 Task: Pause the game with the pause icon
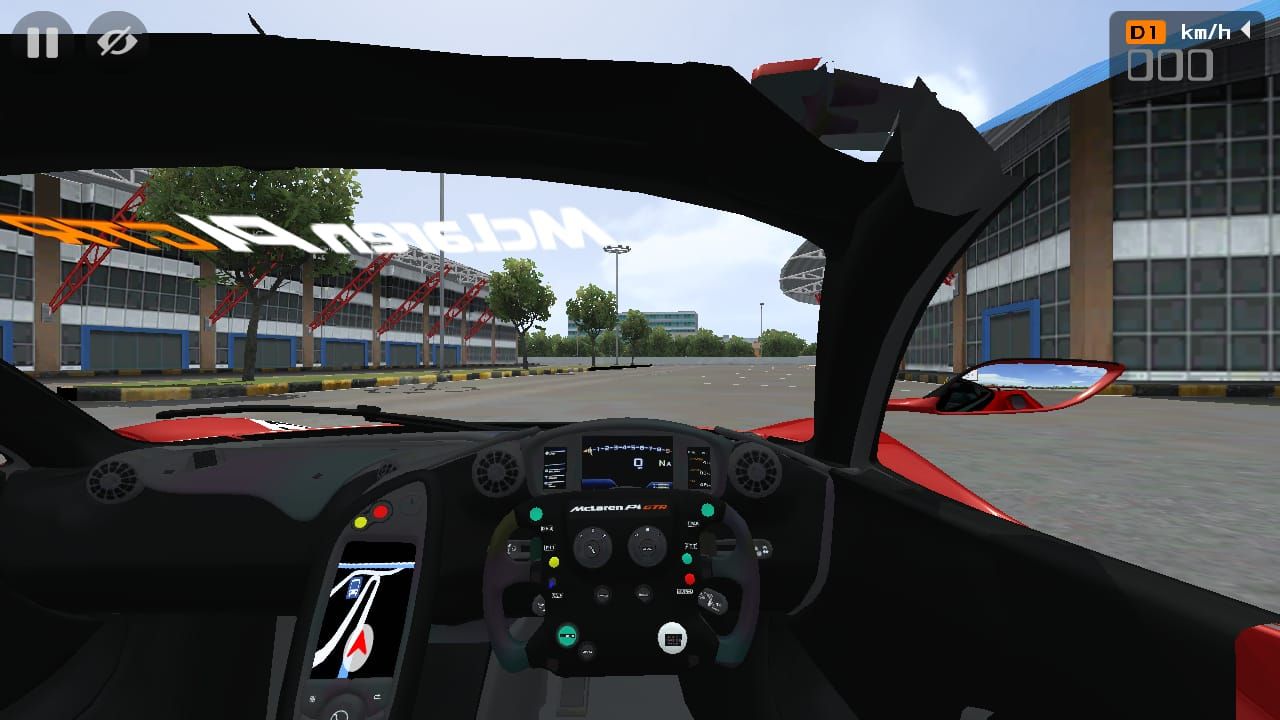point(44,42)
